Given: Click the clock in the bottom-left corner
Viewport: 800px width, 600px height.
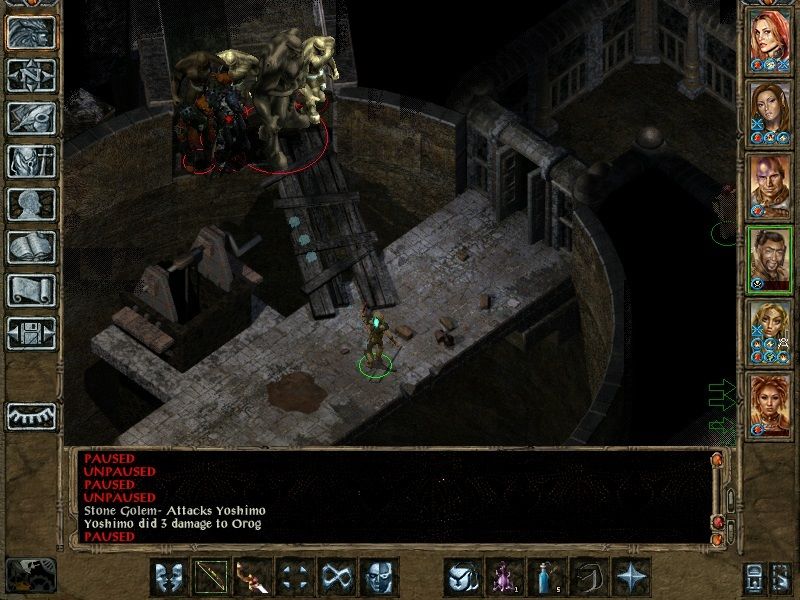Looking at the screenshot, I should point(30,575).
